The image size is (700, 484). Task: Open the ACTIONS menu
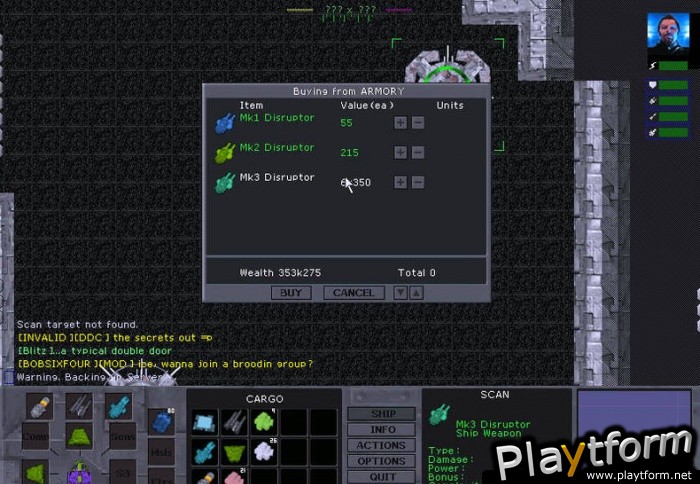coord(381,446)
